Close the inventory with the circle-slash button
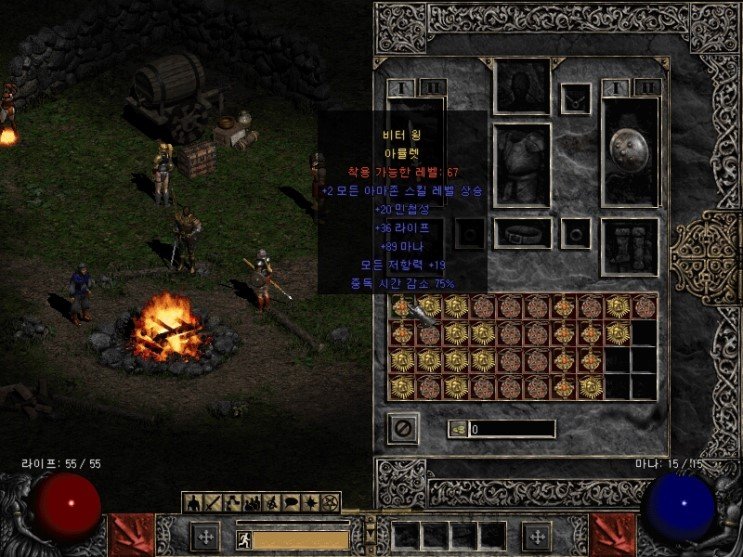 [x=404, y=429]
